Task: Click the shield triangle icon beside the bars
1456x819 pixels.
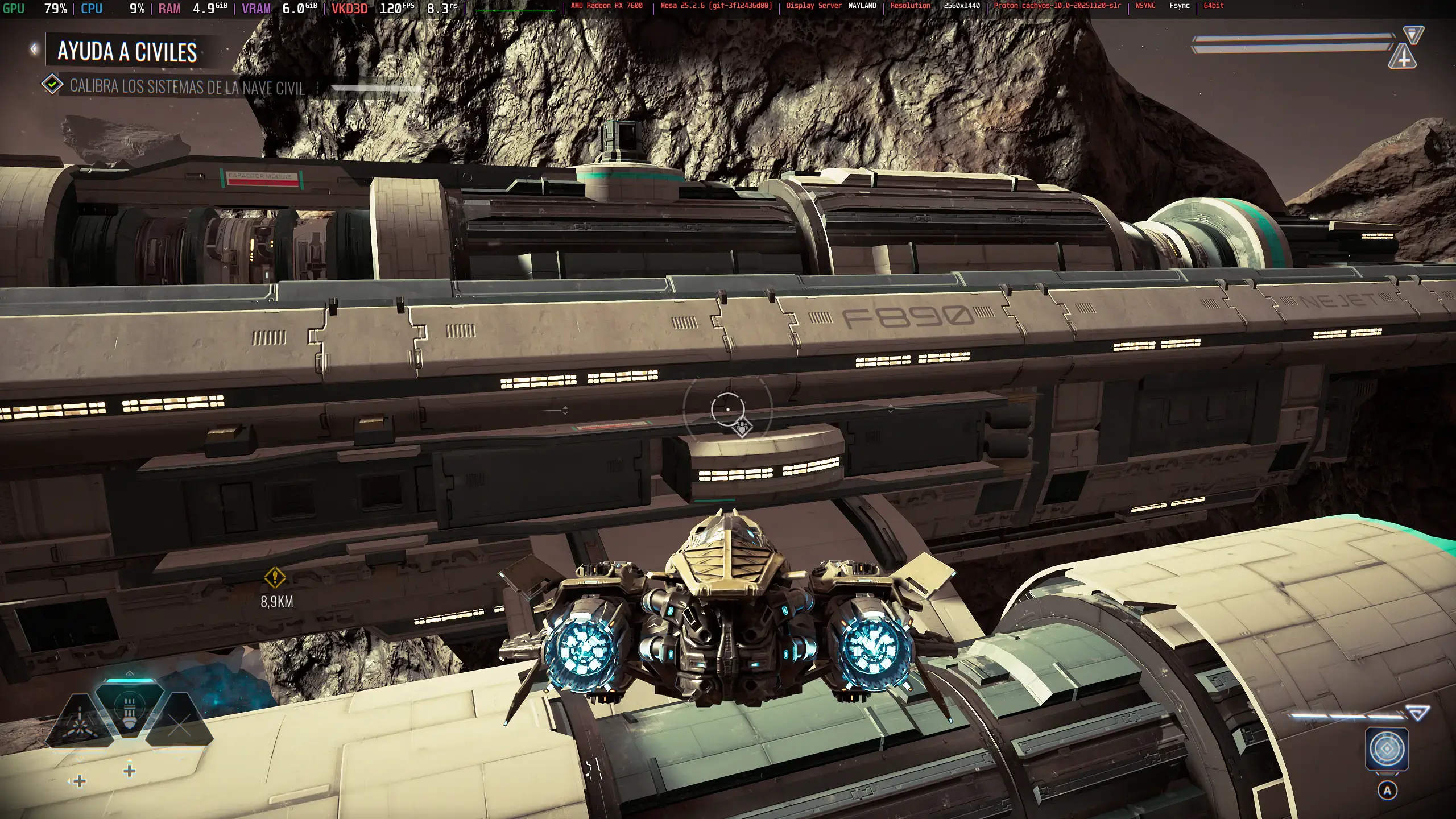Action: point(1413,35)
